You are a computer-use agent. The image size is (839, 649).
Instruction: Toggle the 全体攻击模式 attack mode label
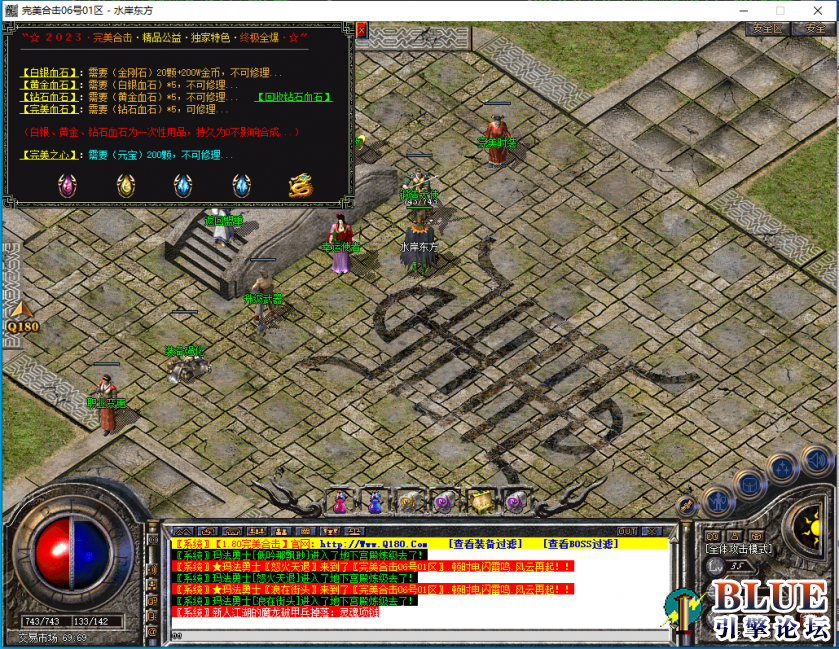coord(740,549)
